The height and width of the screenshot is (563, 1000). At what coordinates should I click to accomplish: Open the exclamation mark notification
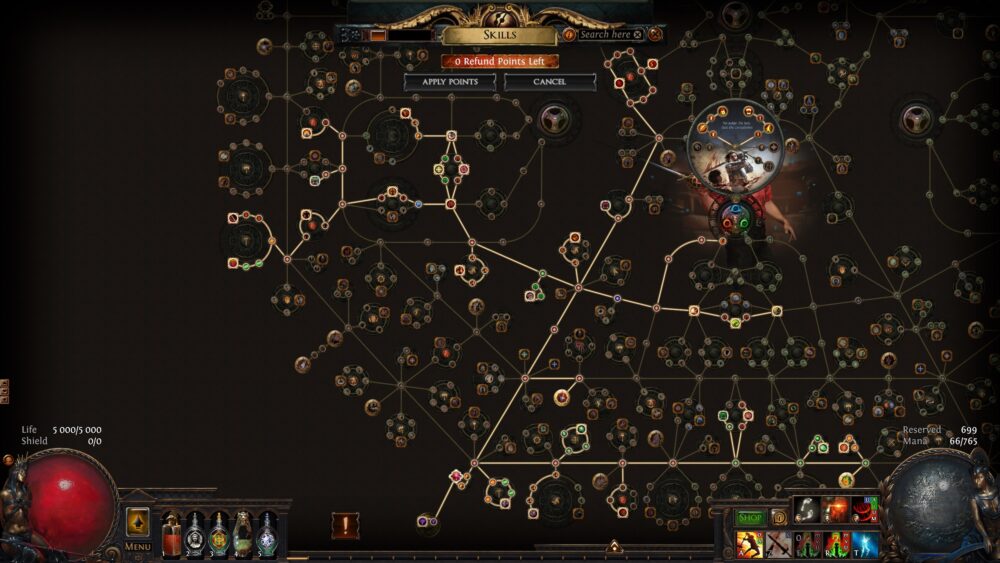[x=346, y=526]
